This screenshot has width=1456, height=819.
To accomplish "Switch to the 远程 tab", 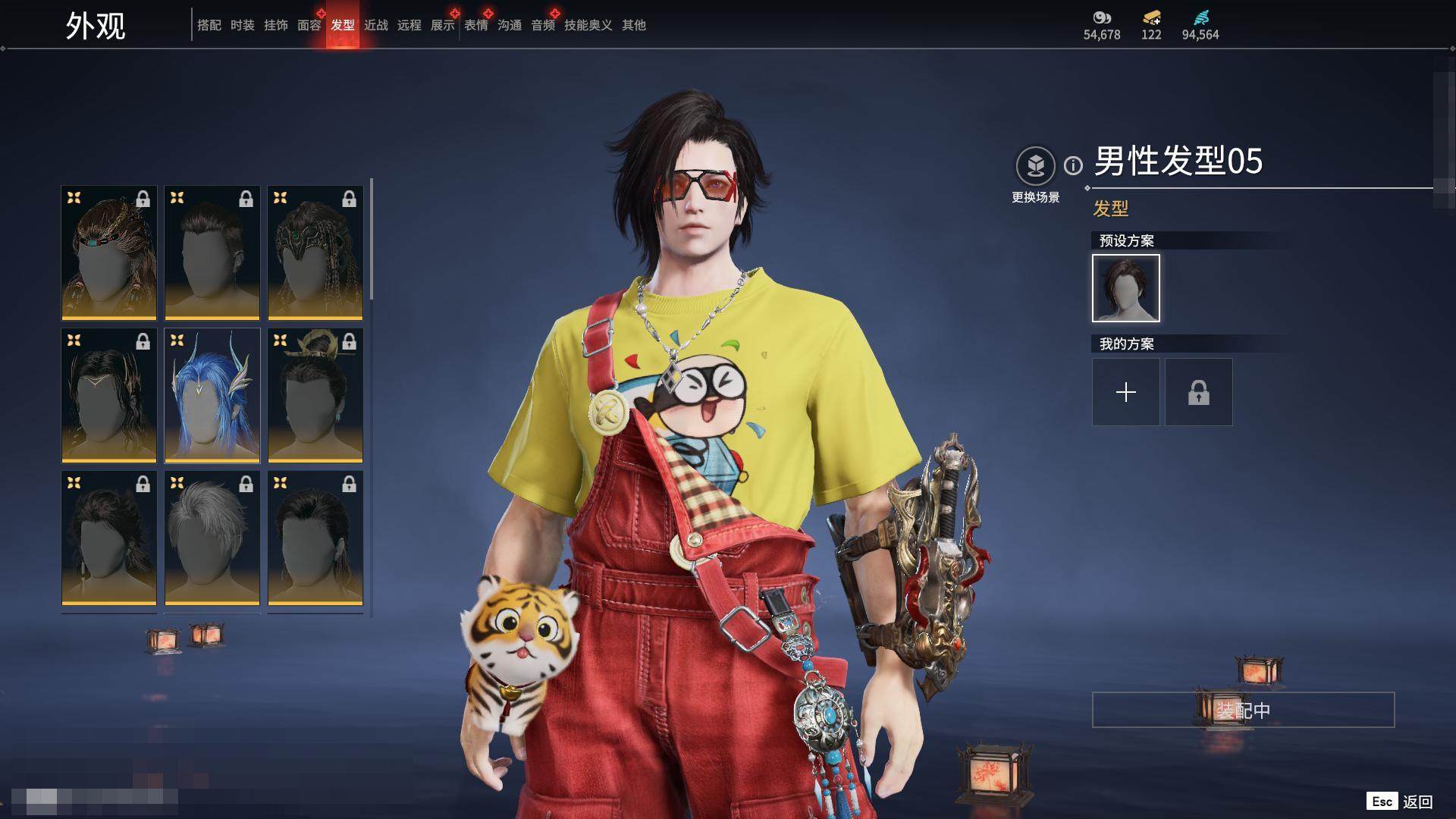I will tap(409, 25).
